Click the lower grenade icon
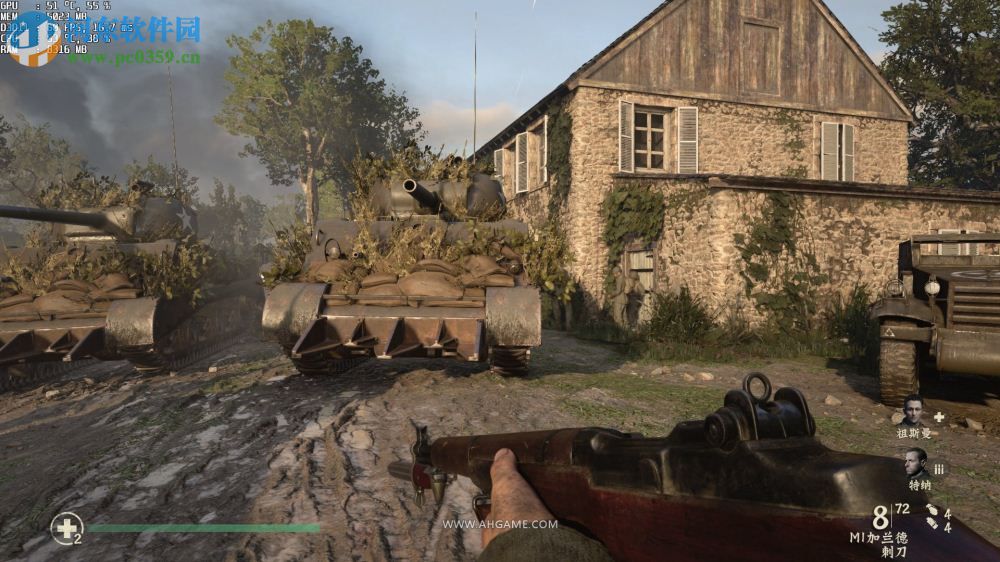The image size is (1000, 562). click(931, 525)
